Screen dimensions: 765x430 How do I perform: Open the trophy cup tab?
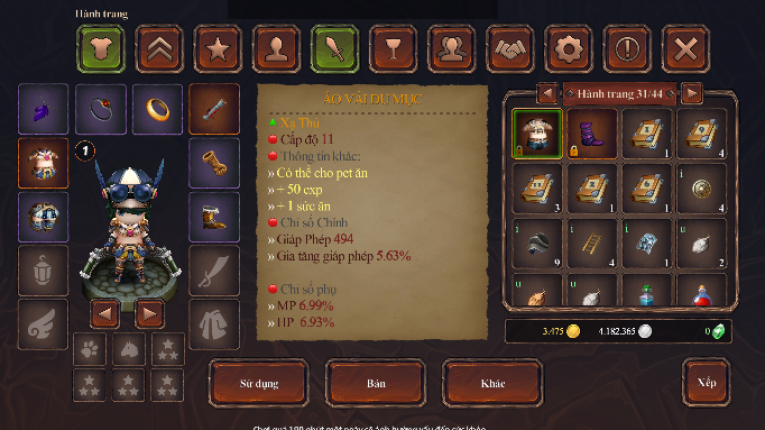coord(393,48)
